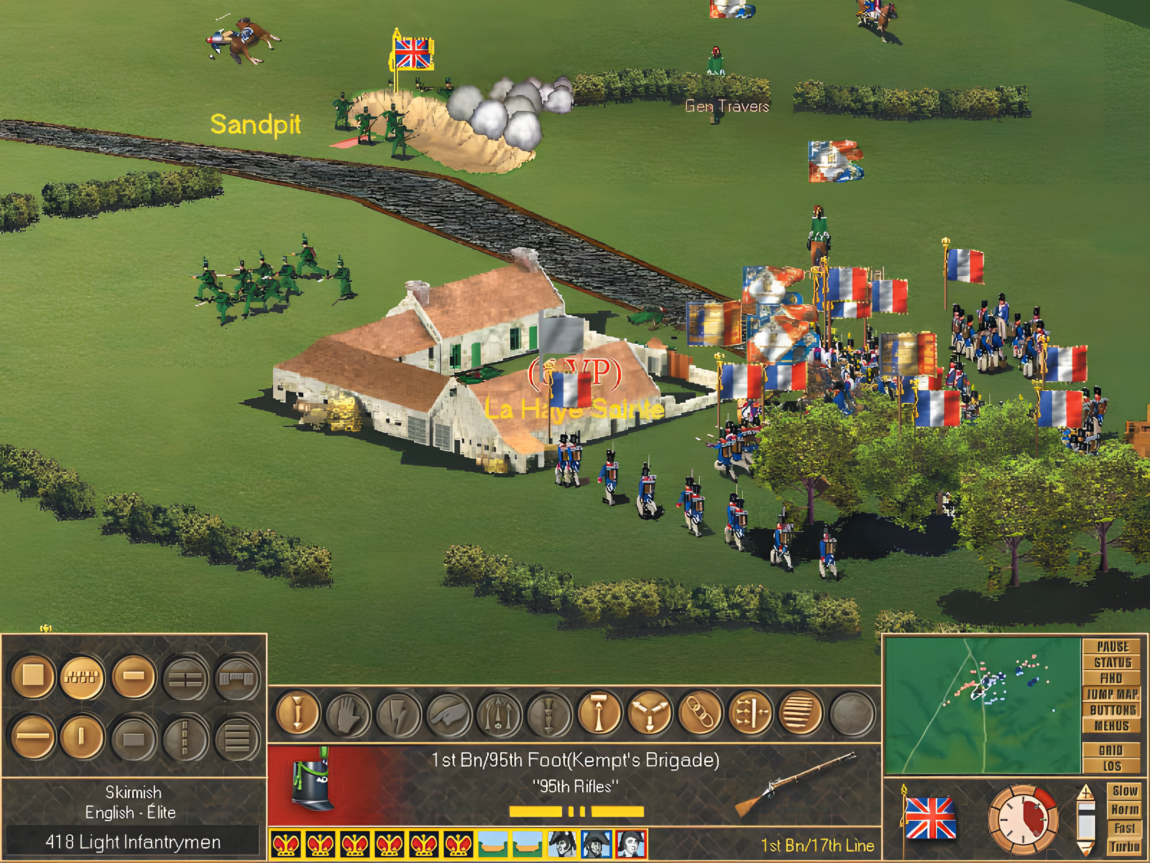
Task: Toggle the GRID overlay
Action: click(1111, 750)
